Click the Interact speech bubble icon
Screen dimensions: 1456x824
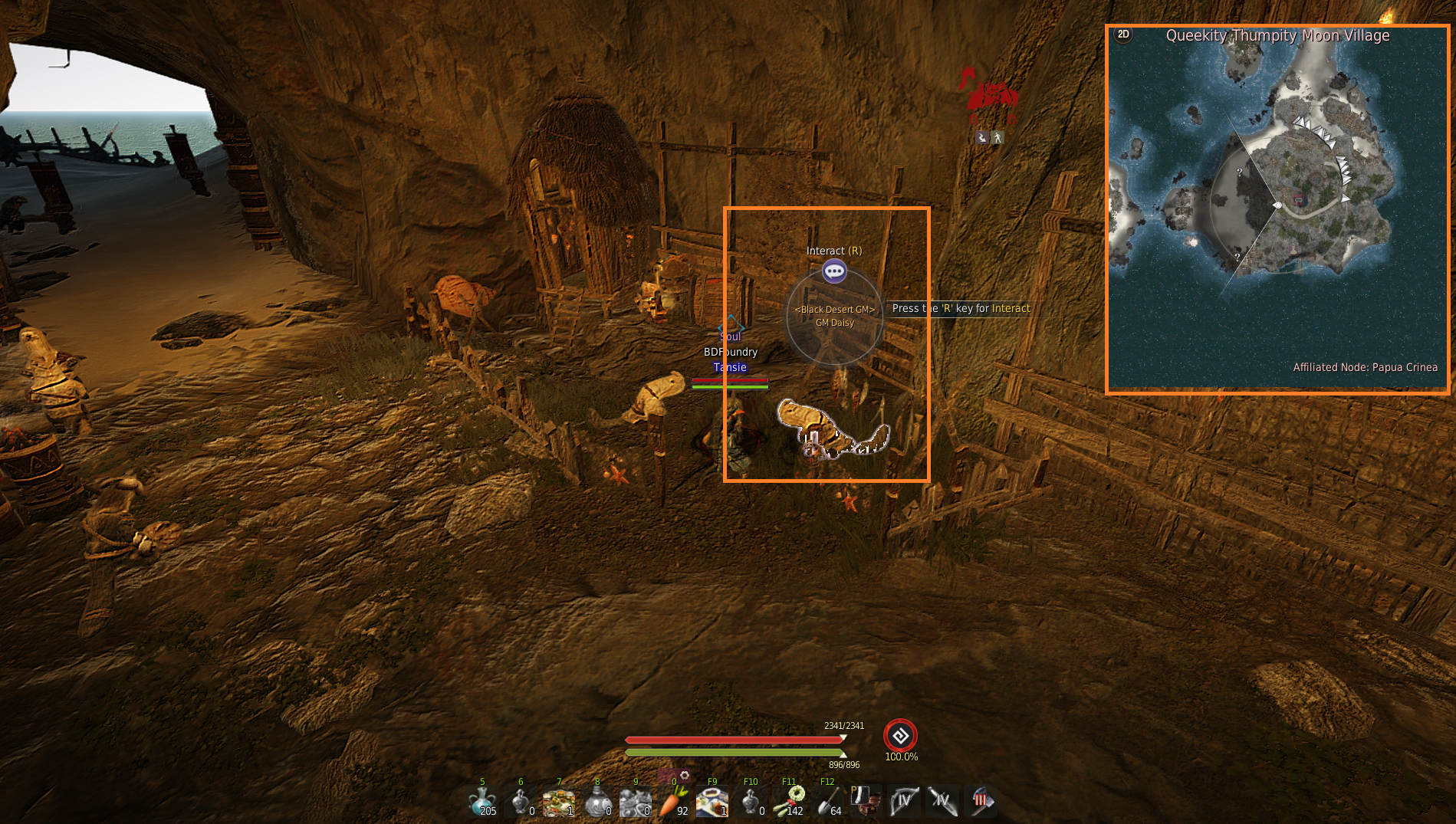pos(834,271)
